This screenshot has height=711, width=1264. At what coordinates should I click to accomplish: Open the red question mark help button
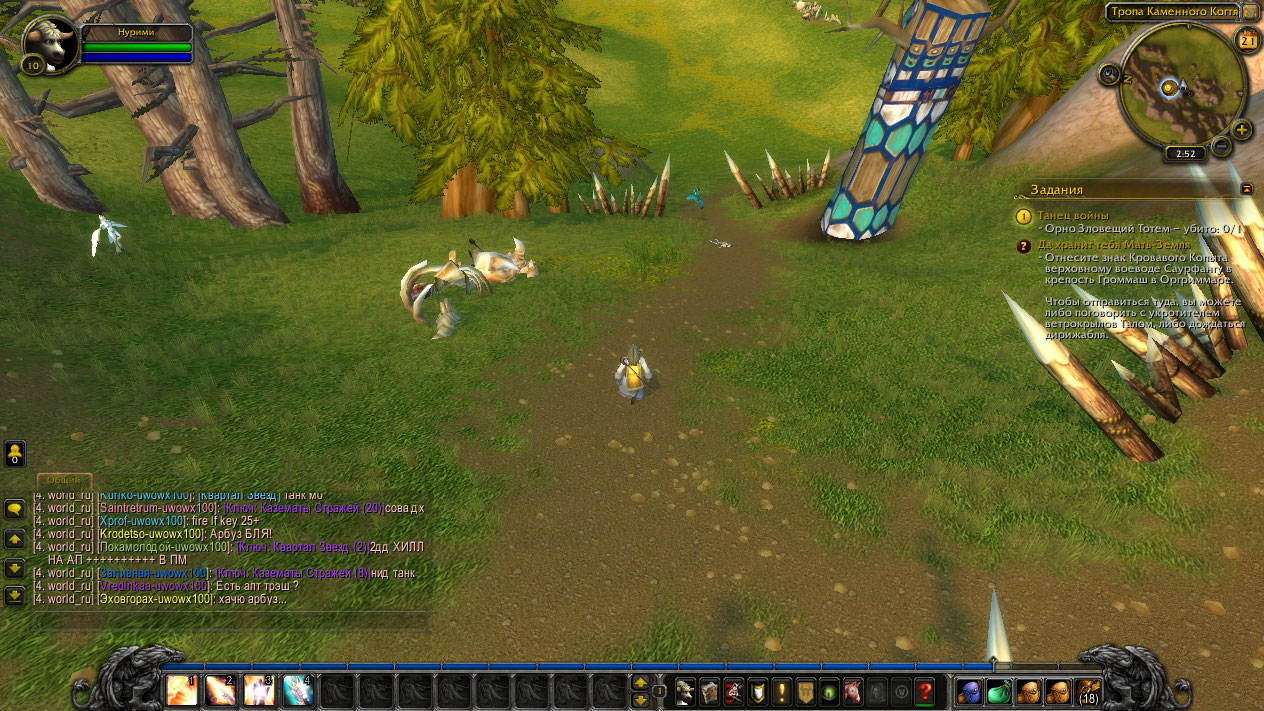click(925, 691)
